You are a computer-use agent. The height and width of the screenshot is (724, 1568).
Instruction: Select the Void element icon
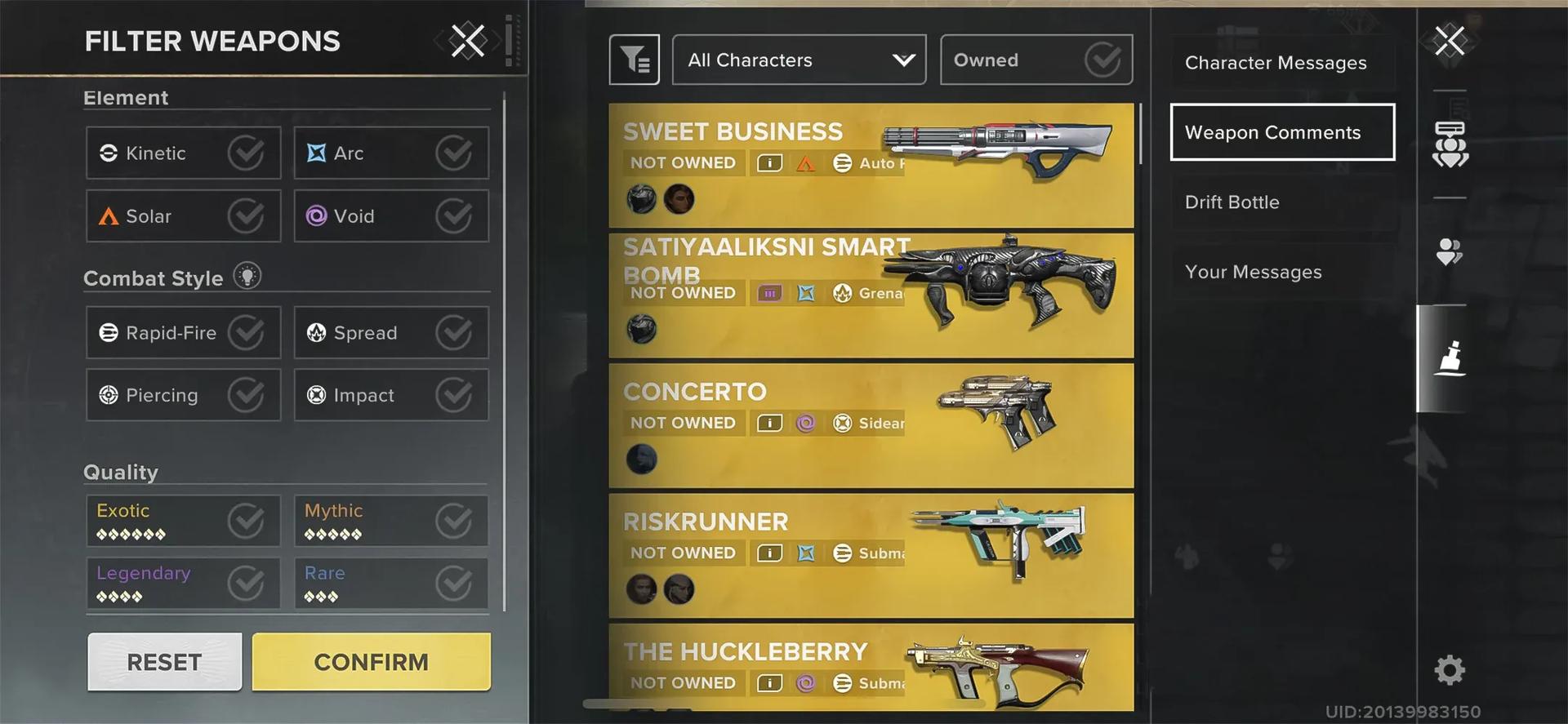(x=317, y=215)
